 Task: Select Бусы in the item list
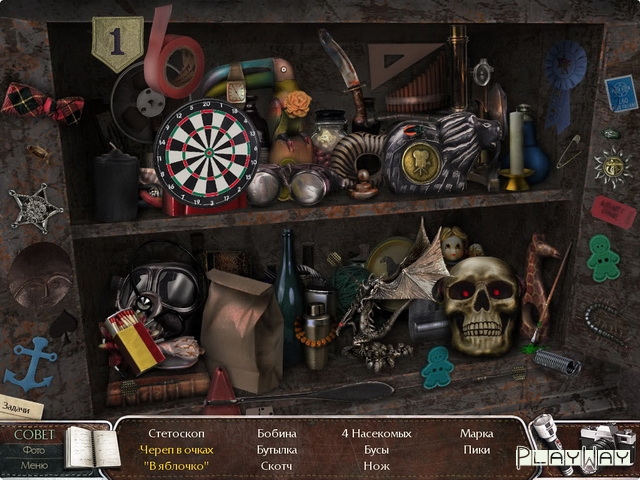point(376,450)
